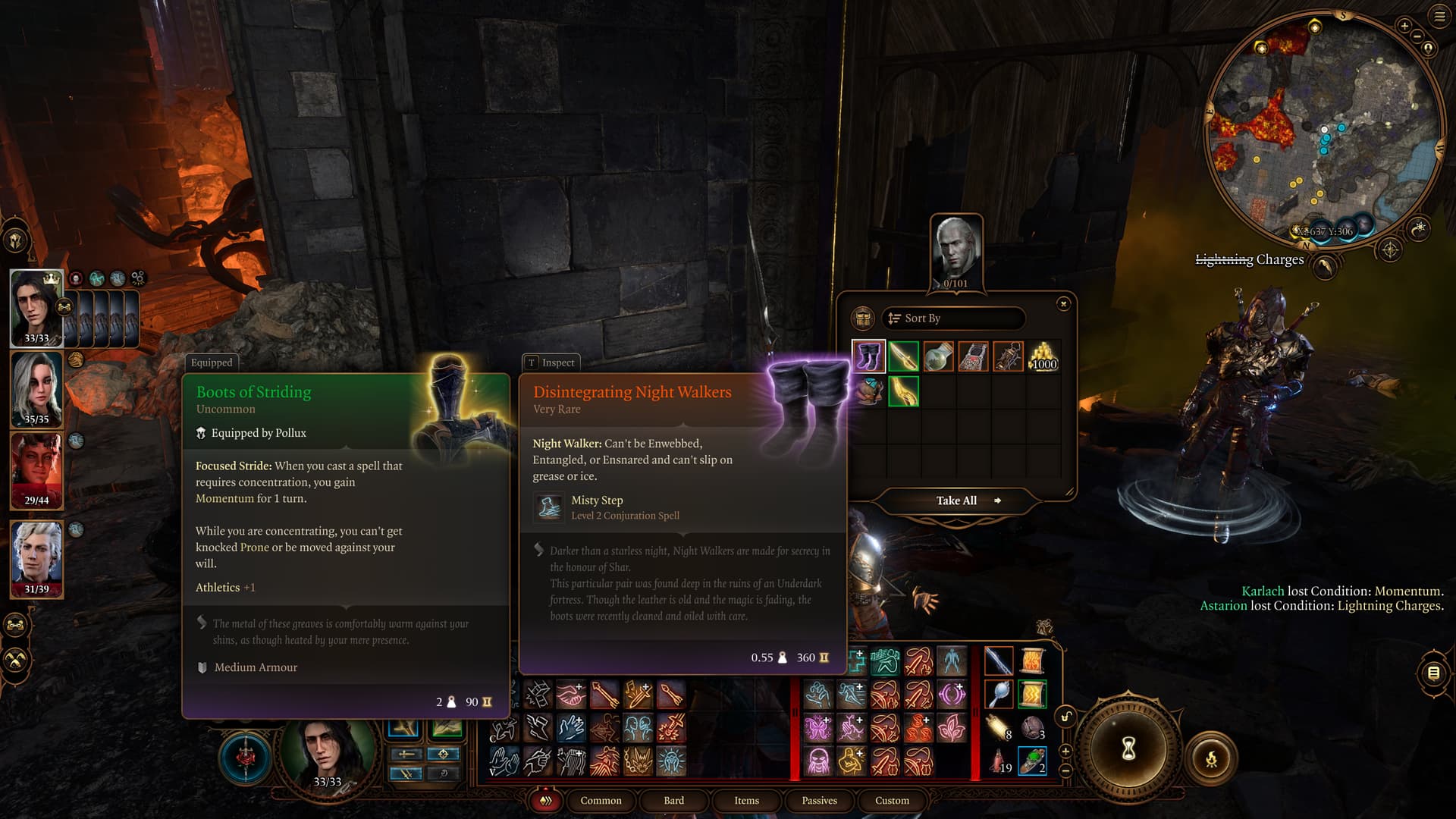
Task: Close the loot window
Action: click(x=1063, y=304)
